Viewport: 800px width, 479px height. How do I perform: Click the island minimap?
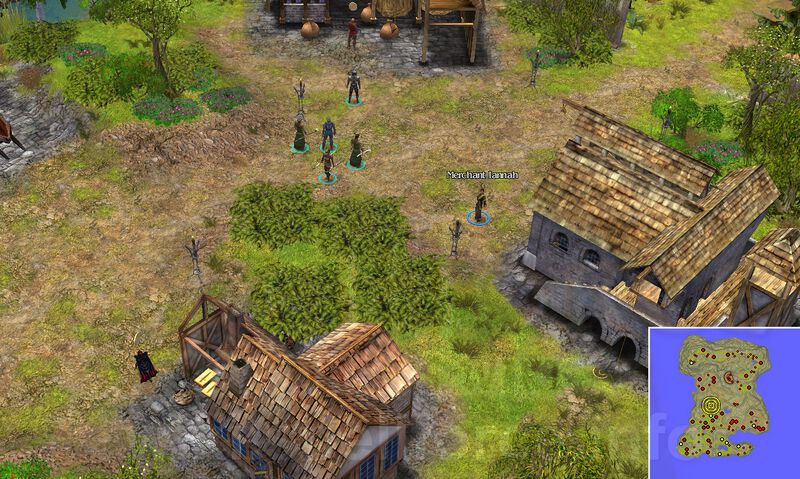click(723, 400)
